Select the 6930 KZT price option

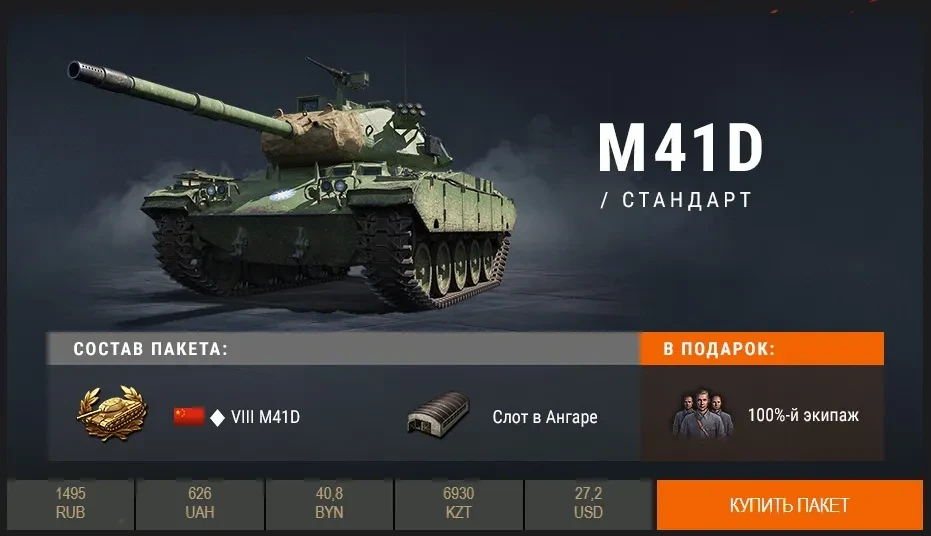coord(458,504)
